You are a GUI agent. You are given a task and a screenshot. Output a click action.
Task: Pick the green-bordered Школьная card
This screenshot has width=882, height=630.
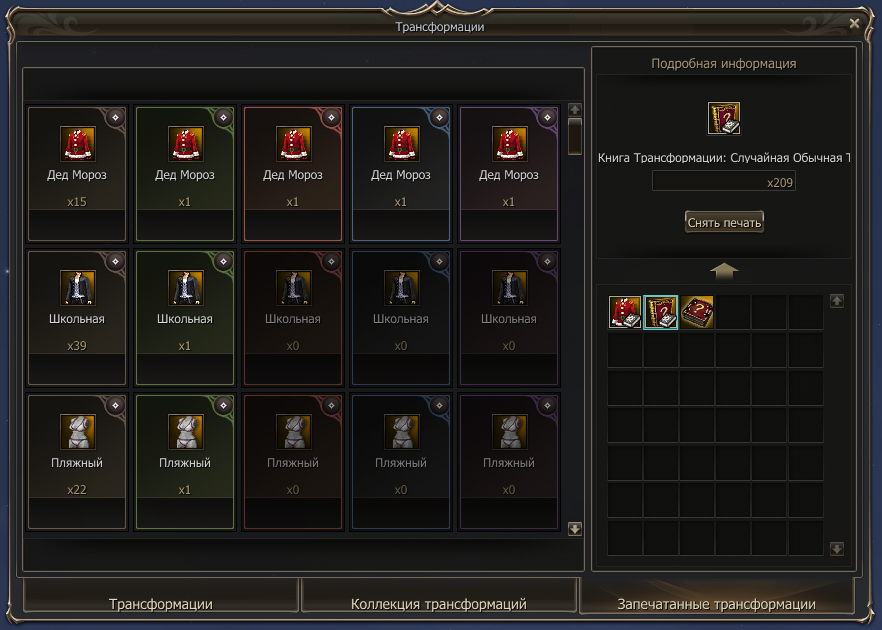185,317
